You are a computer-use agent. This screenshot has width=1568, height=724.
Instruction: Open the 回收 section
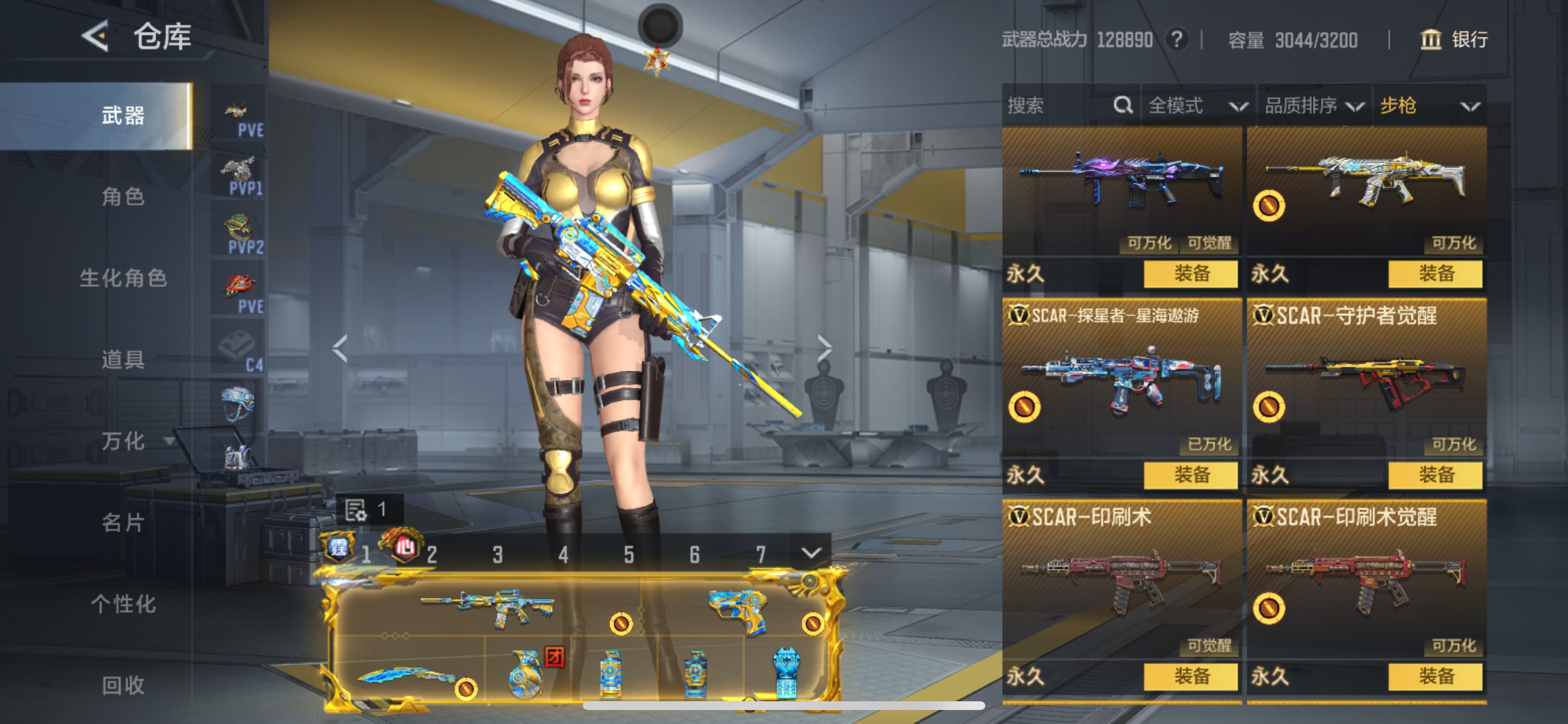(x=123, y=685)
